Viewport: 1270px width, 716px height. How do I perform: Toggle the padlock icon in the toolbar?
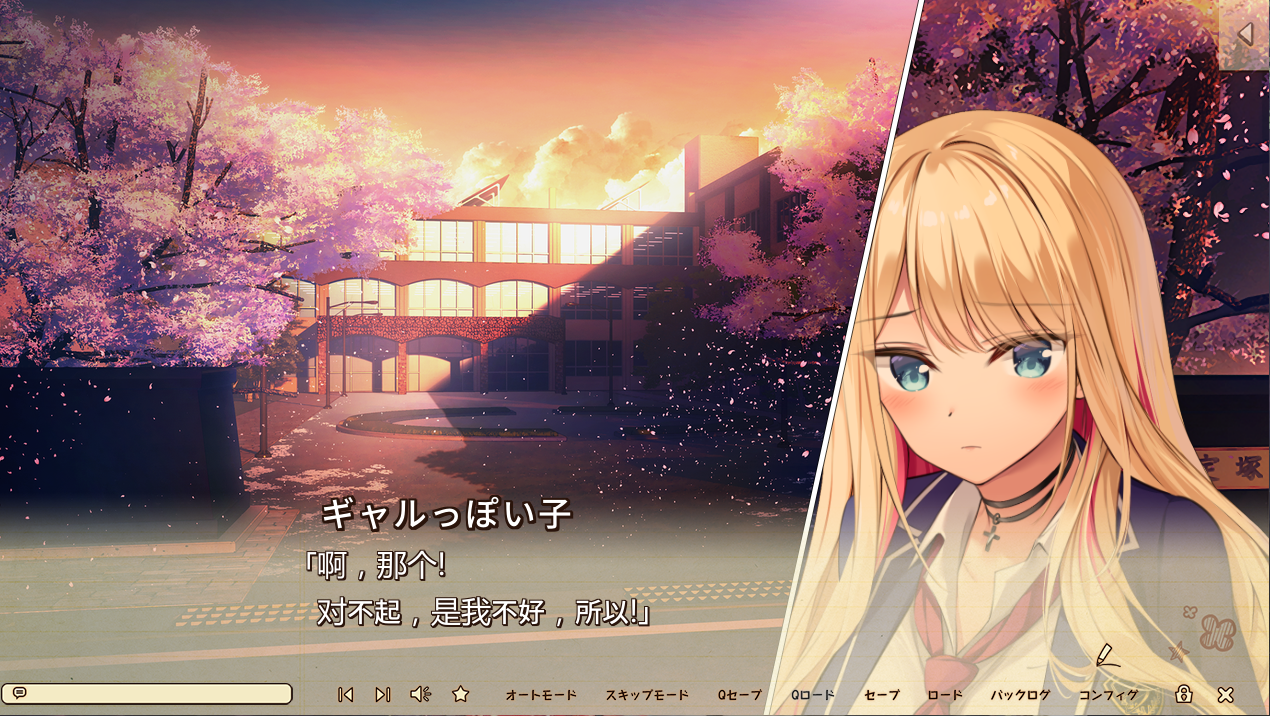point(1184,694)
